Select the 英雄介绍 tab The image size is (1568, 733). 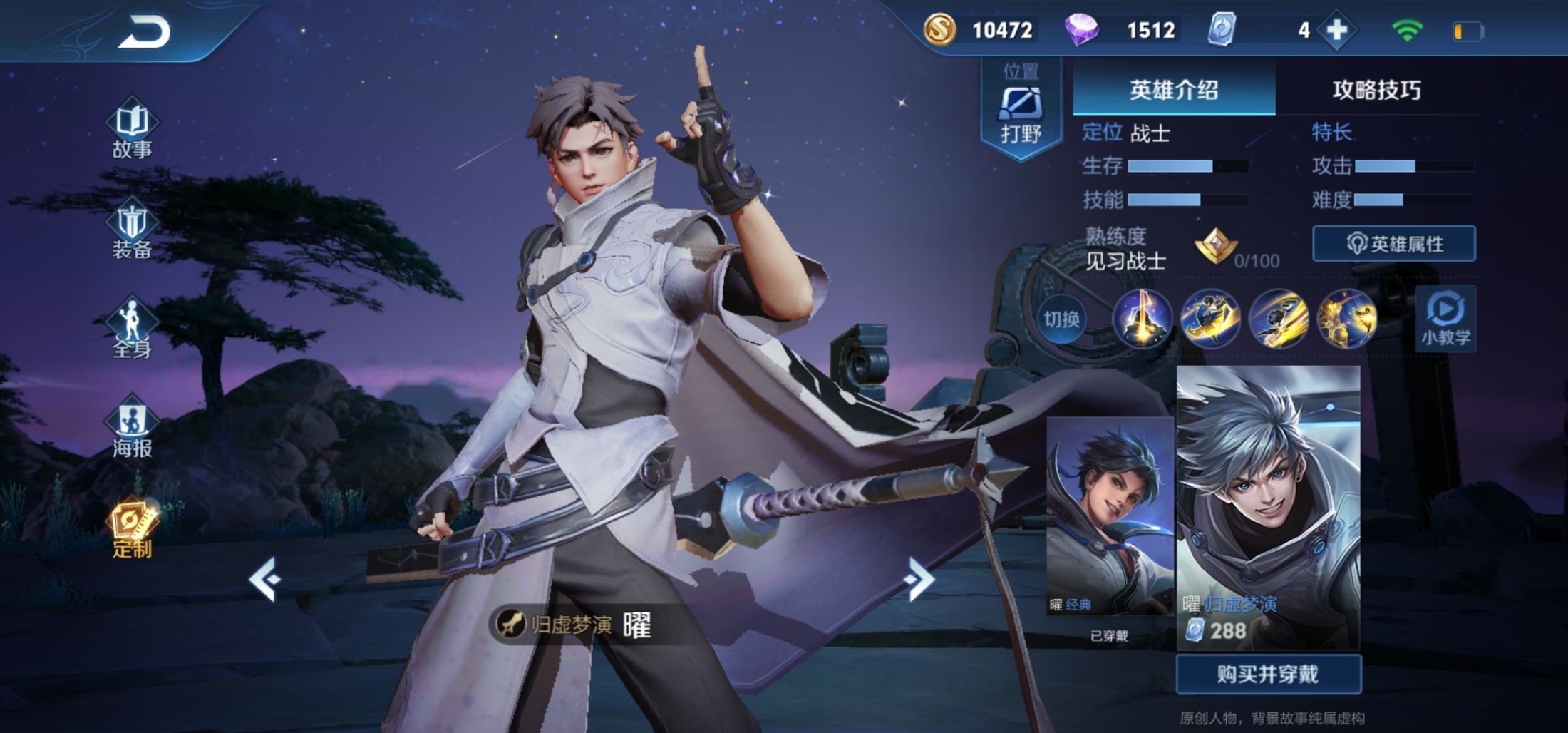tap(1174, 90)
